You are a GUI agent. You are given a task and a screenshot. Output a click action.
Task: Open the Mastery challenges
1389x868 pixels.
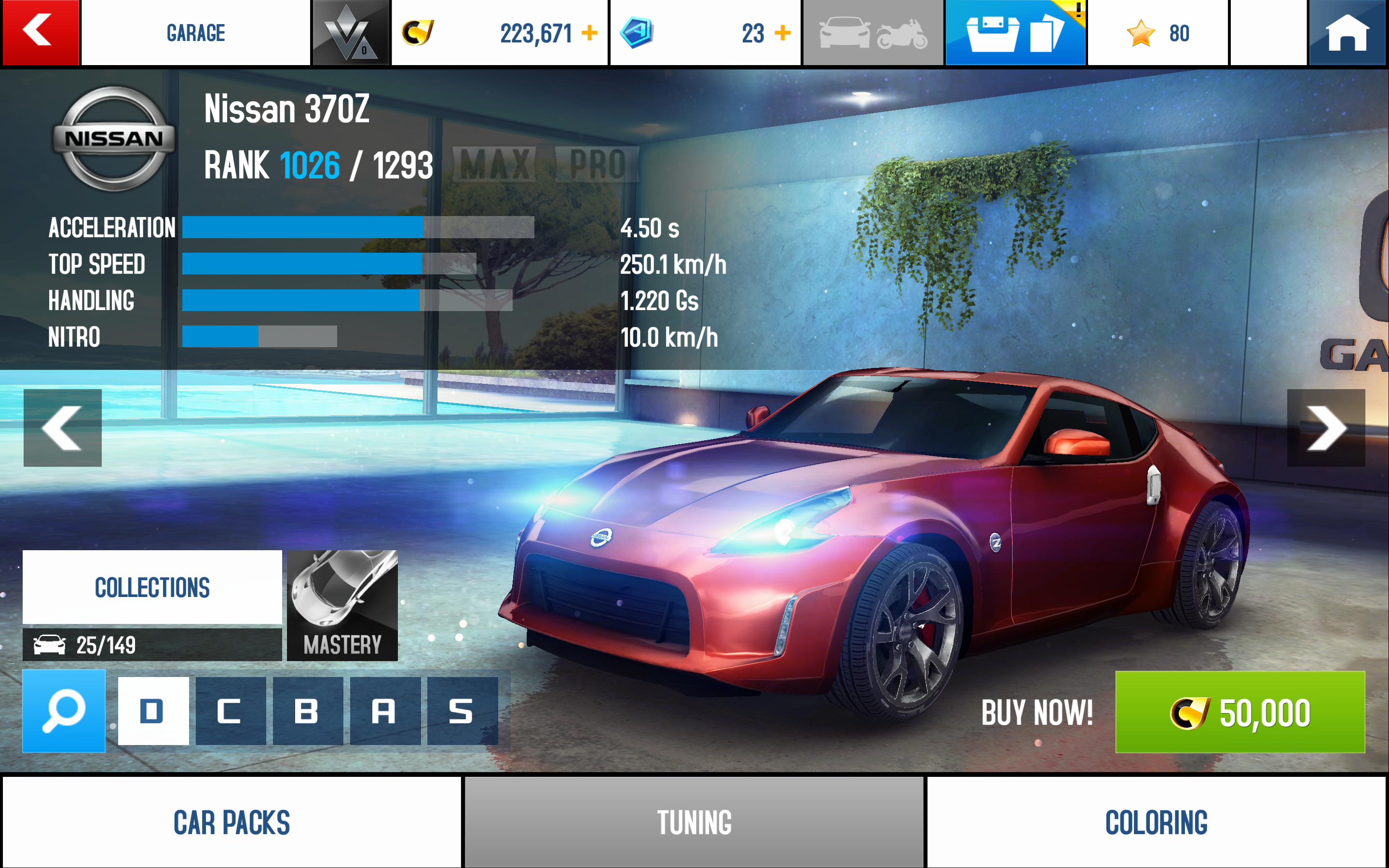(x=342, y=605)
